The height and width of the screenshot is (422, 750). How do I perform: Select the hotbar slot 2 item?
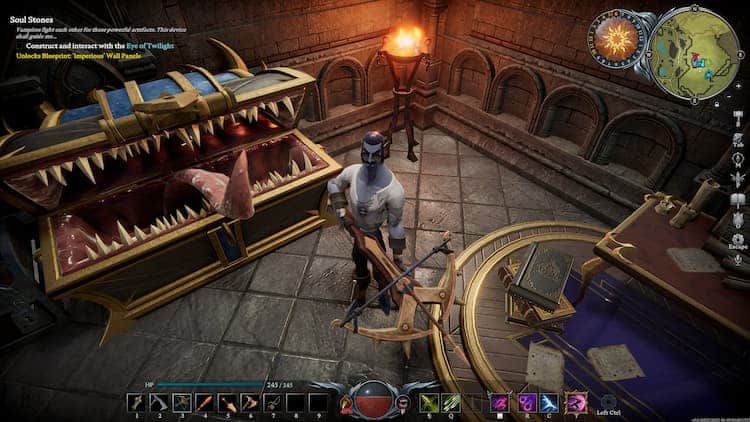tap(159, 402)
